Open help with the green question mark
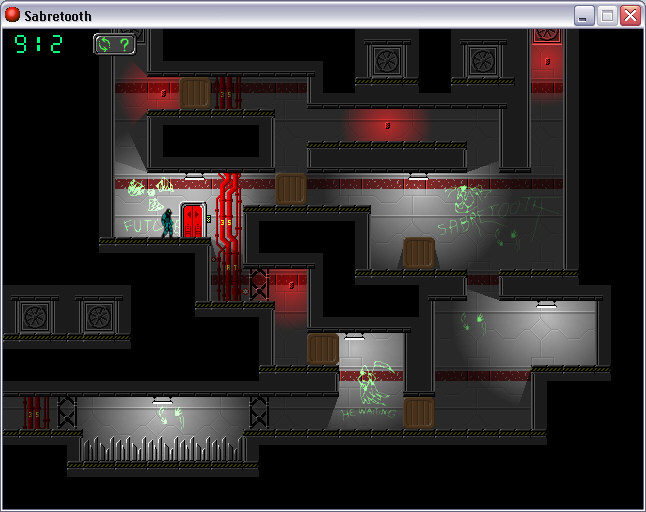646x512 pixels. (124, 44)
